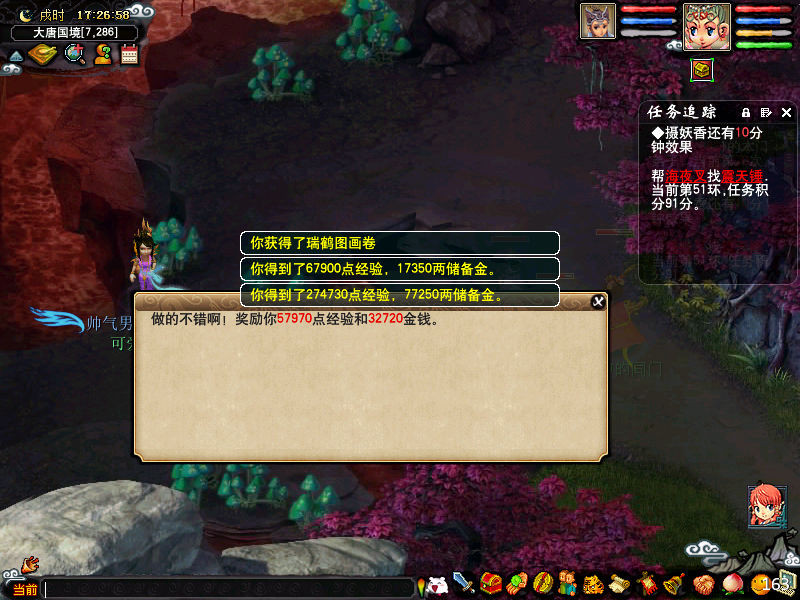This screenshot has height=600, width=800.
Task: Click the handshake friends toolbar icon
Action: point(703,583)
